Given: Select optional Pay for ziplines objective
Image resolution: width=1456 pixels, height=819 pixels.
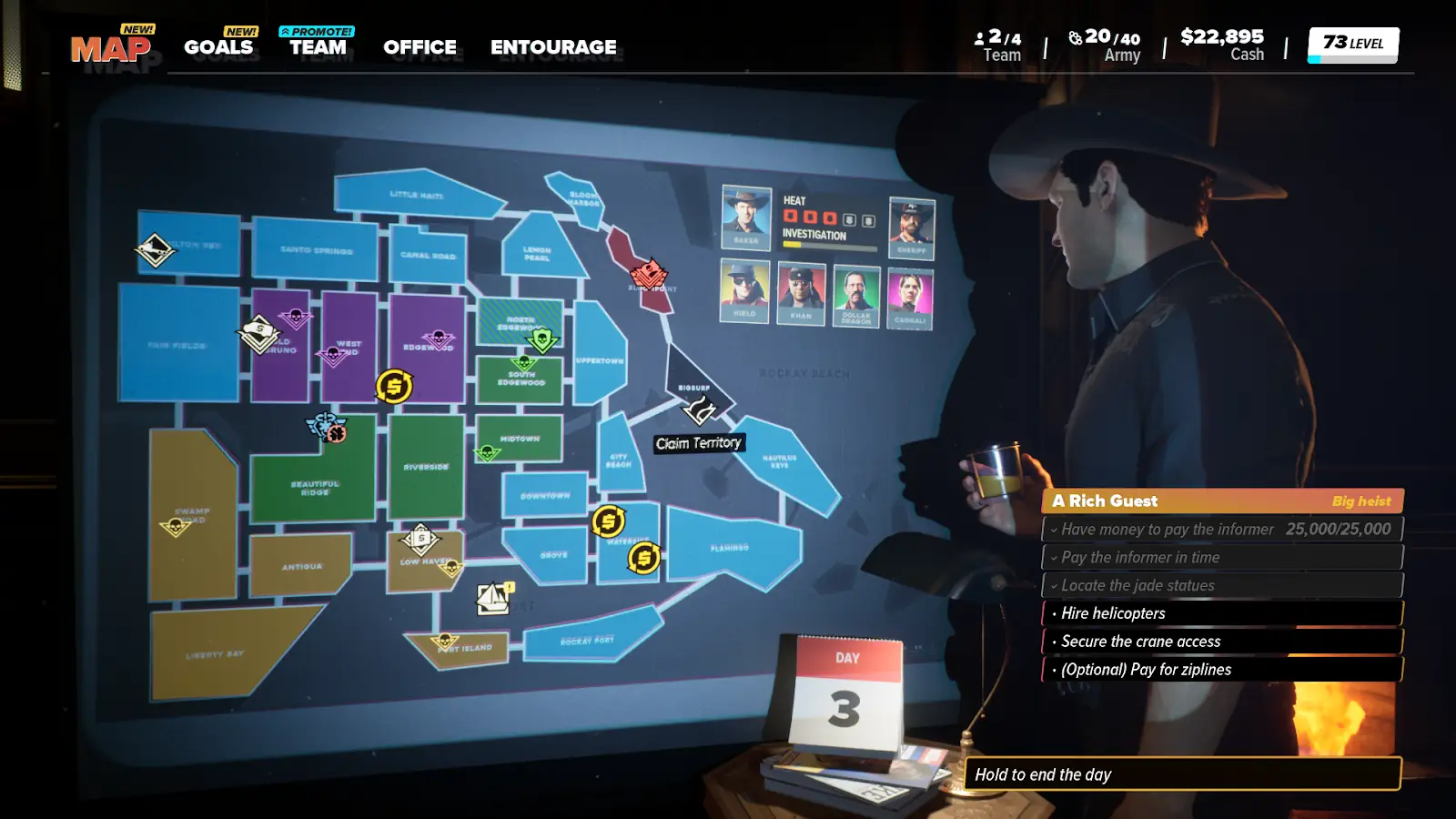Looking at the screenshot, I should click(x=1221, y=670).
